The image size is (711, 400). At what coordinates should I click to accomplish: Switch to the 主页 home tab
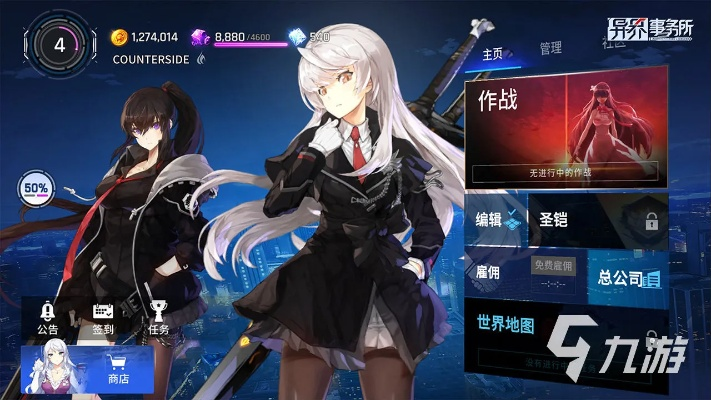pyautogui.click(x=492, y=54)
